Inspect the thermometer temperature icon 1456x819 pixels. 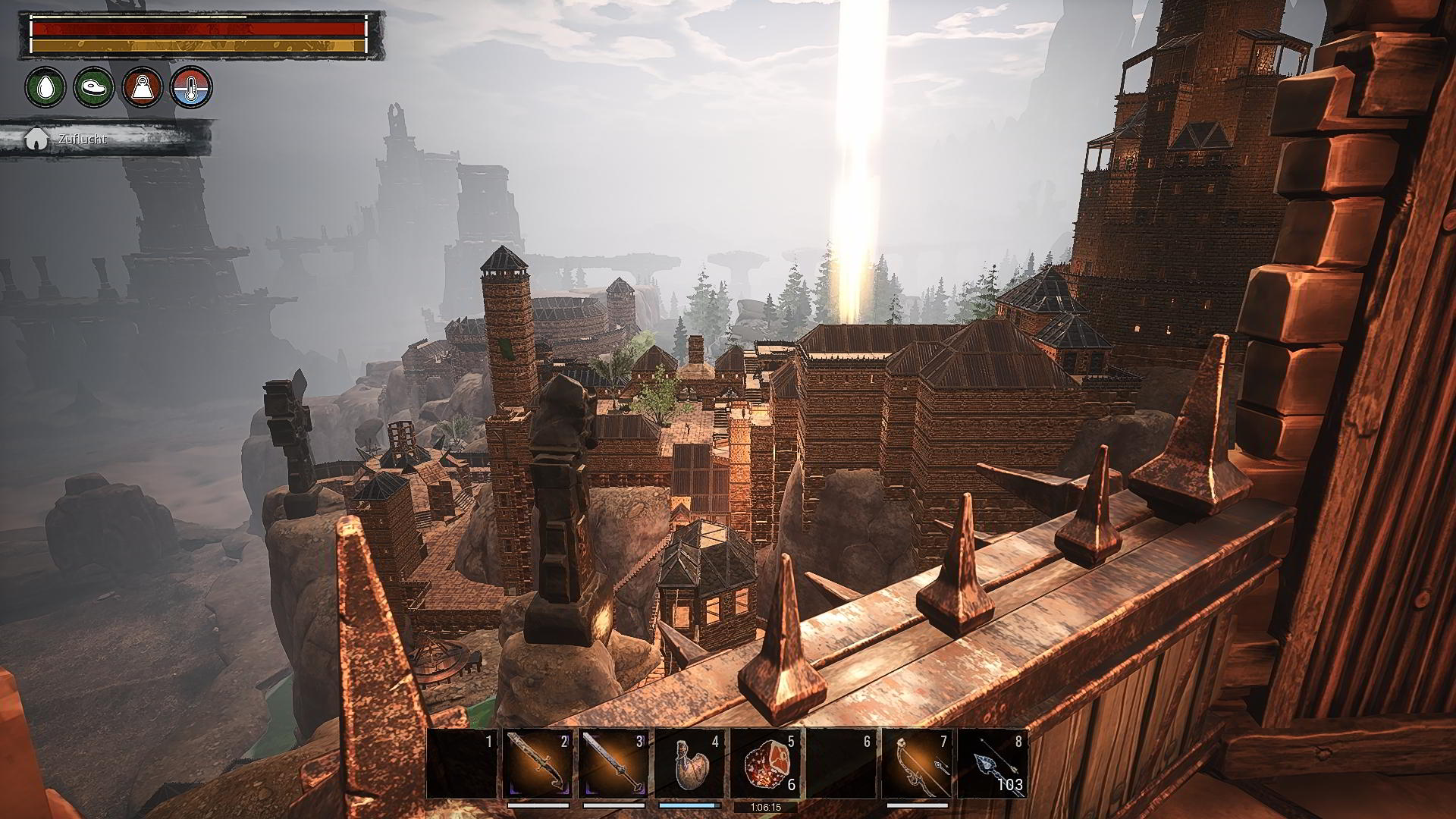tap(191, 87)
